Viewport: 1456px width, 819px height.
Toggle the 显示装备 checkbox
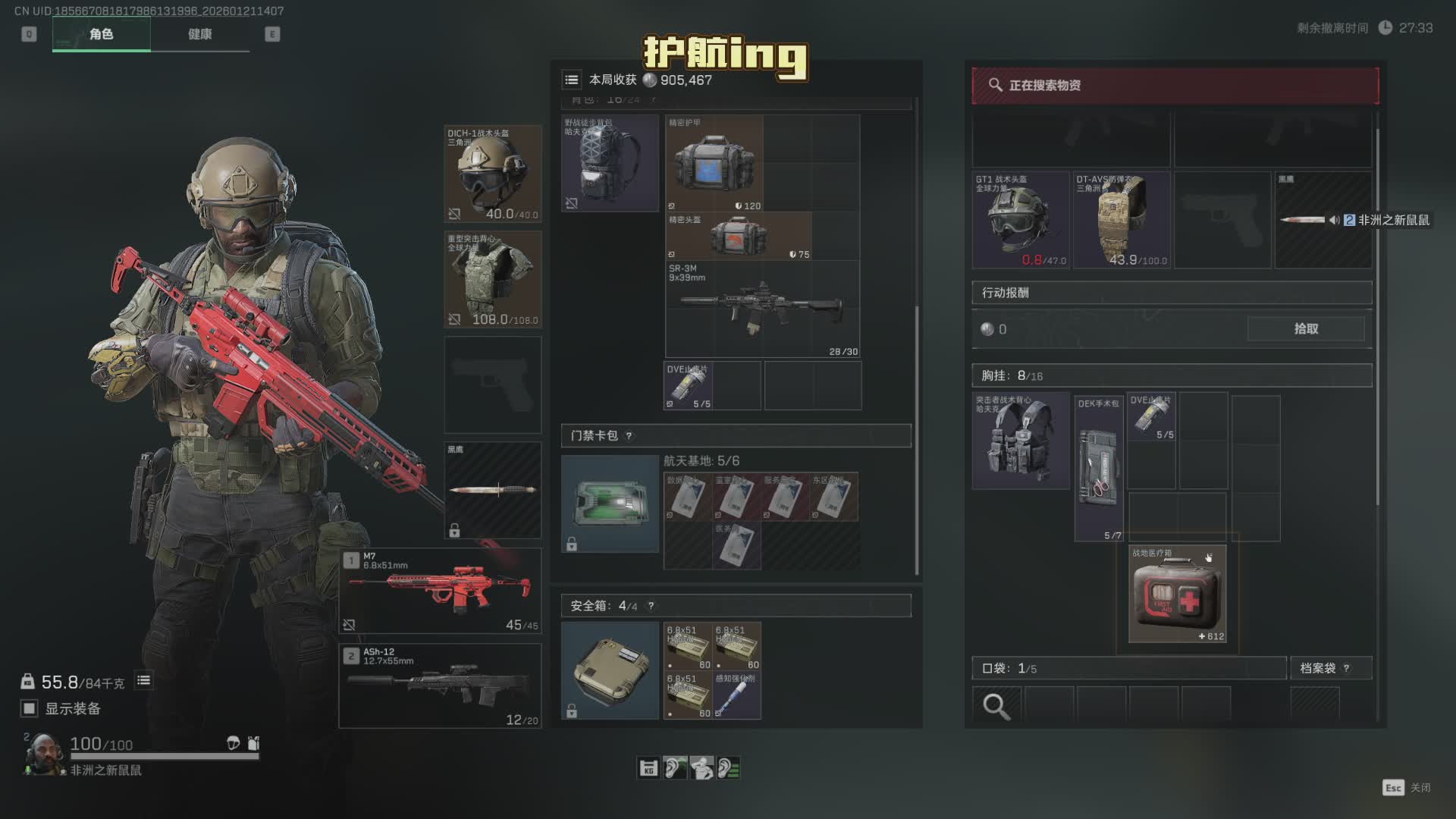pos(29,708)
